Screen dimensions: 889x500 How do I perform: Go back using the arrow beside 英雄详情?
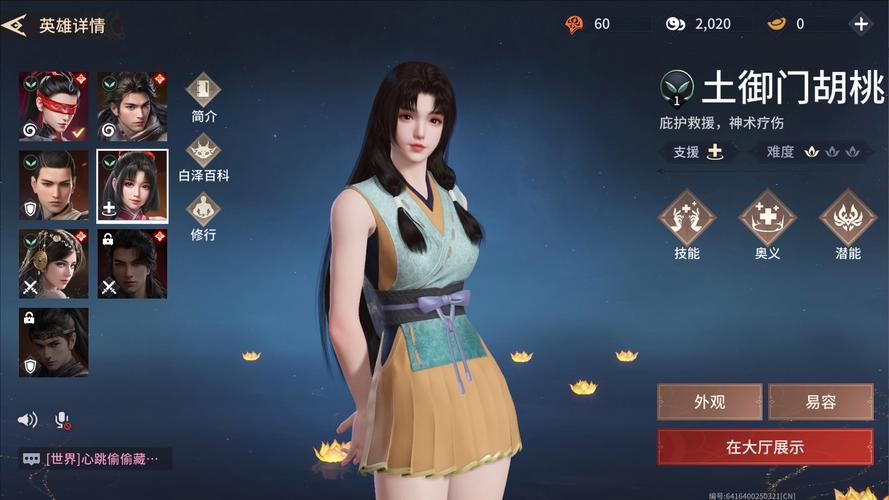click(x=14, y=26)
